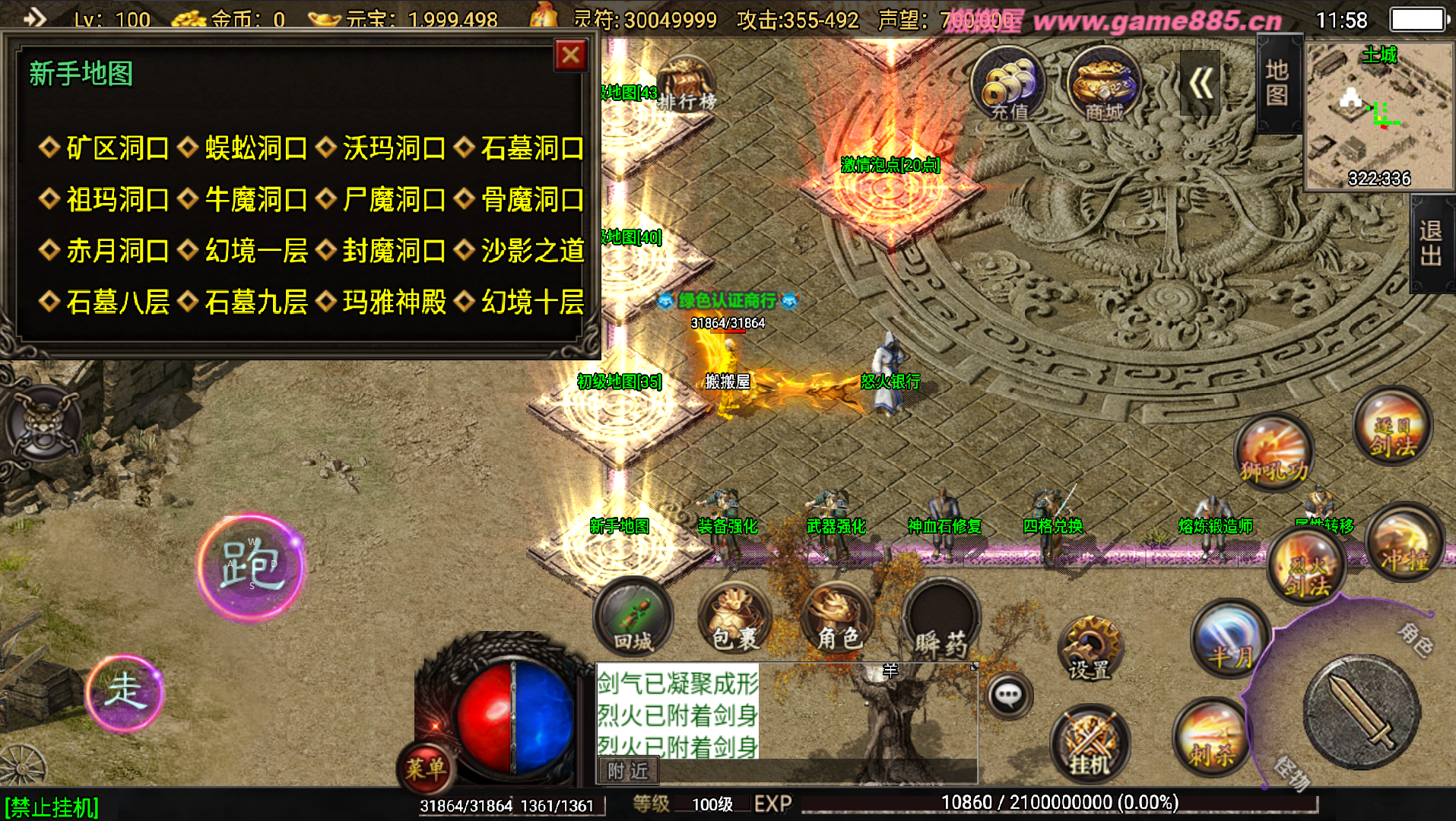Switch to 走 walk mode
The height and width of the screenshot is (821, 1456).
pos(124,693)
